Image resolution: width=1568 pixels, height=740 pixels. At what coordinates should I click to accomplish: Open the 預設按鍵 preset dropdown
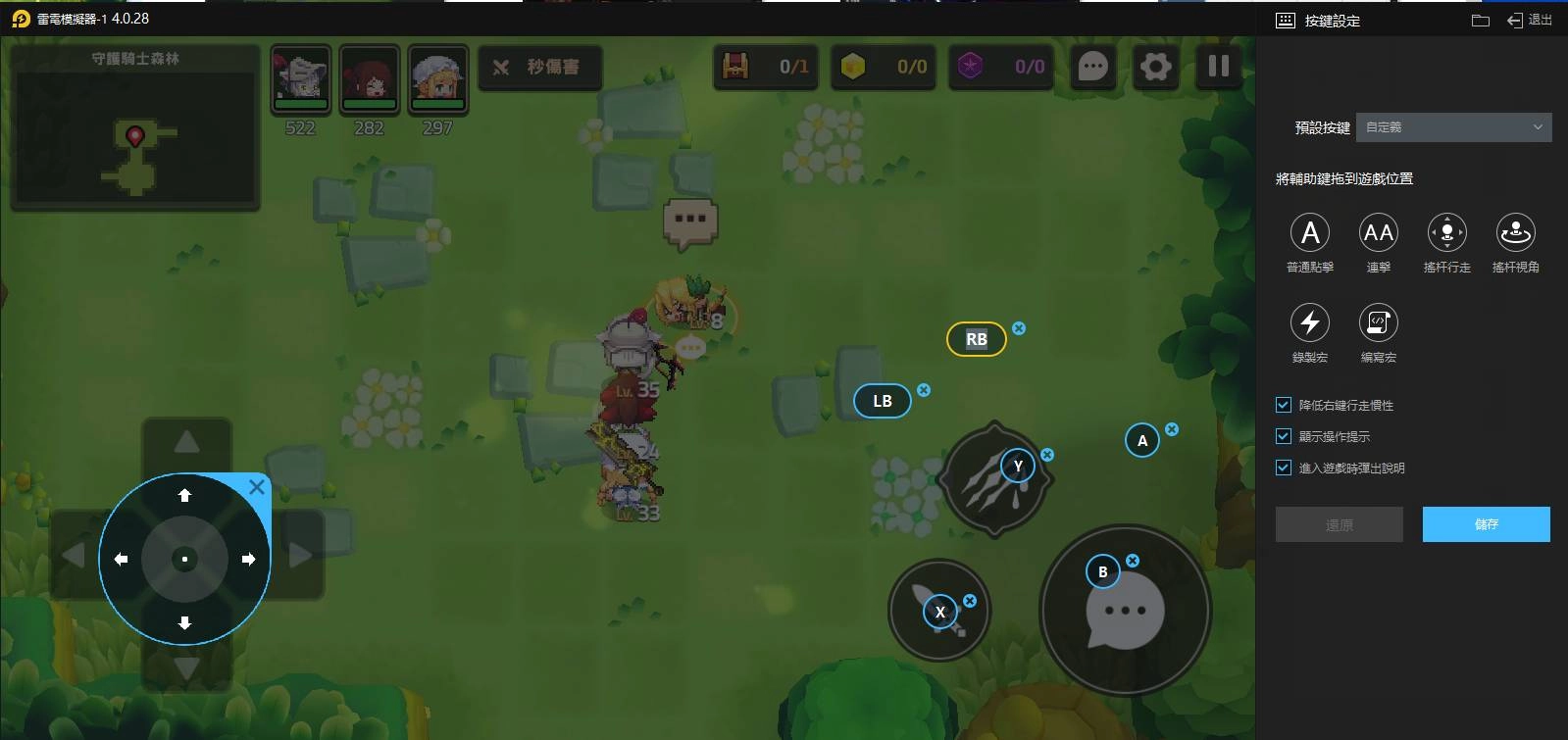coord(1453,127)
